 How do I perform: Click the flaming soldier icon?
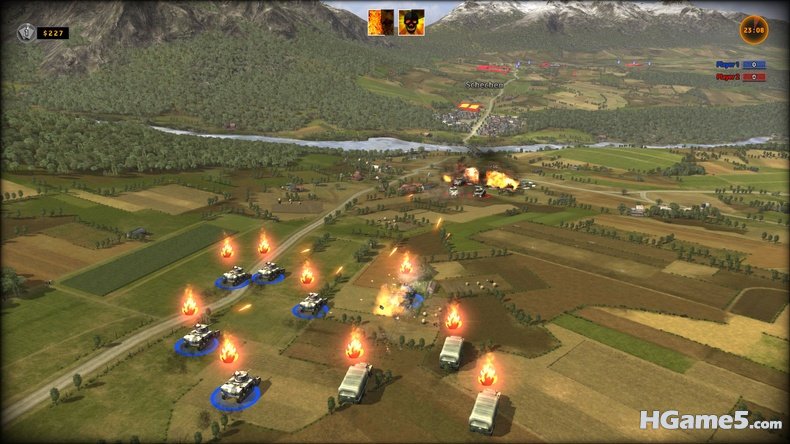[x=380, y=23]
